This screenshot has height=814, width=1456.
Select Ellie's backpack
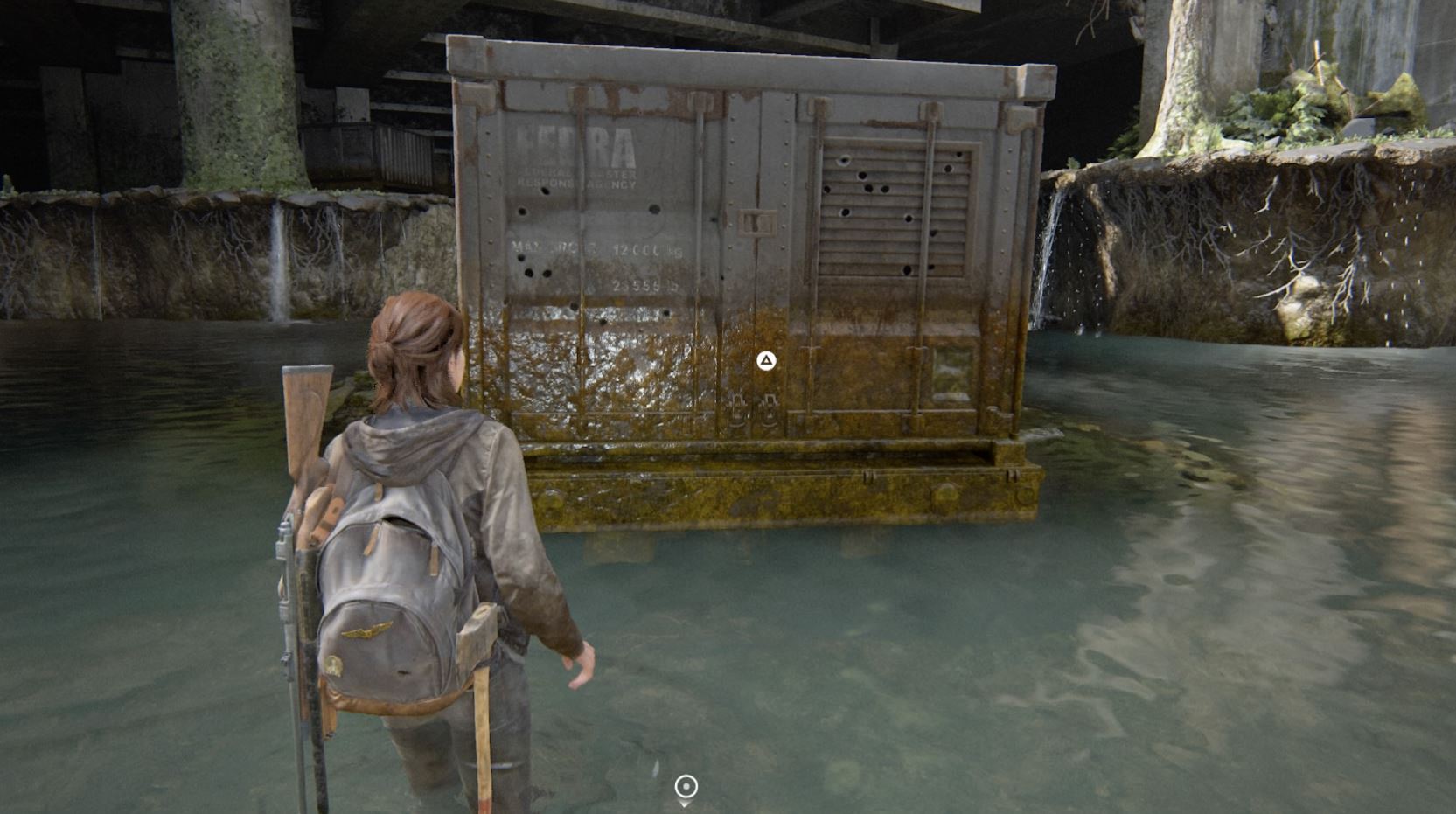click(x=385, y=577)
